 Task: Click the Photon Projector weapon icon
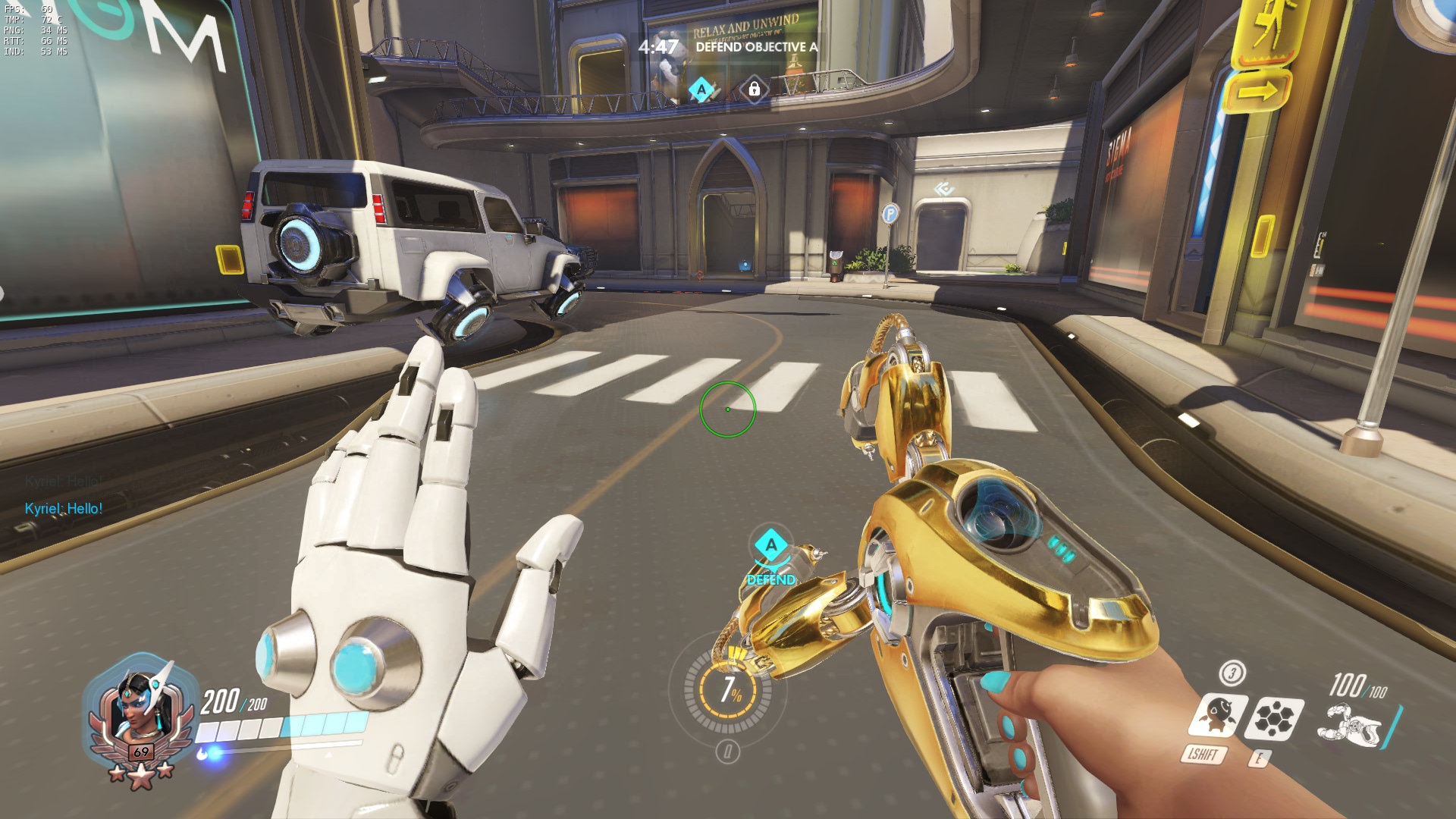[x=1351, y=724]
